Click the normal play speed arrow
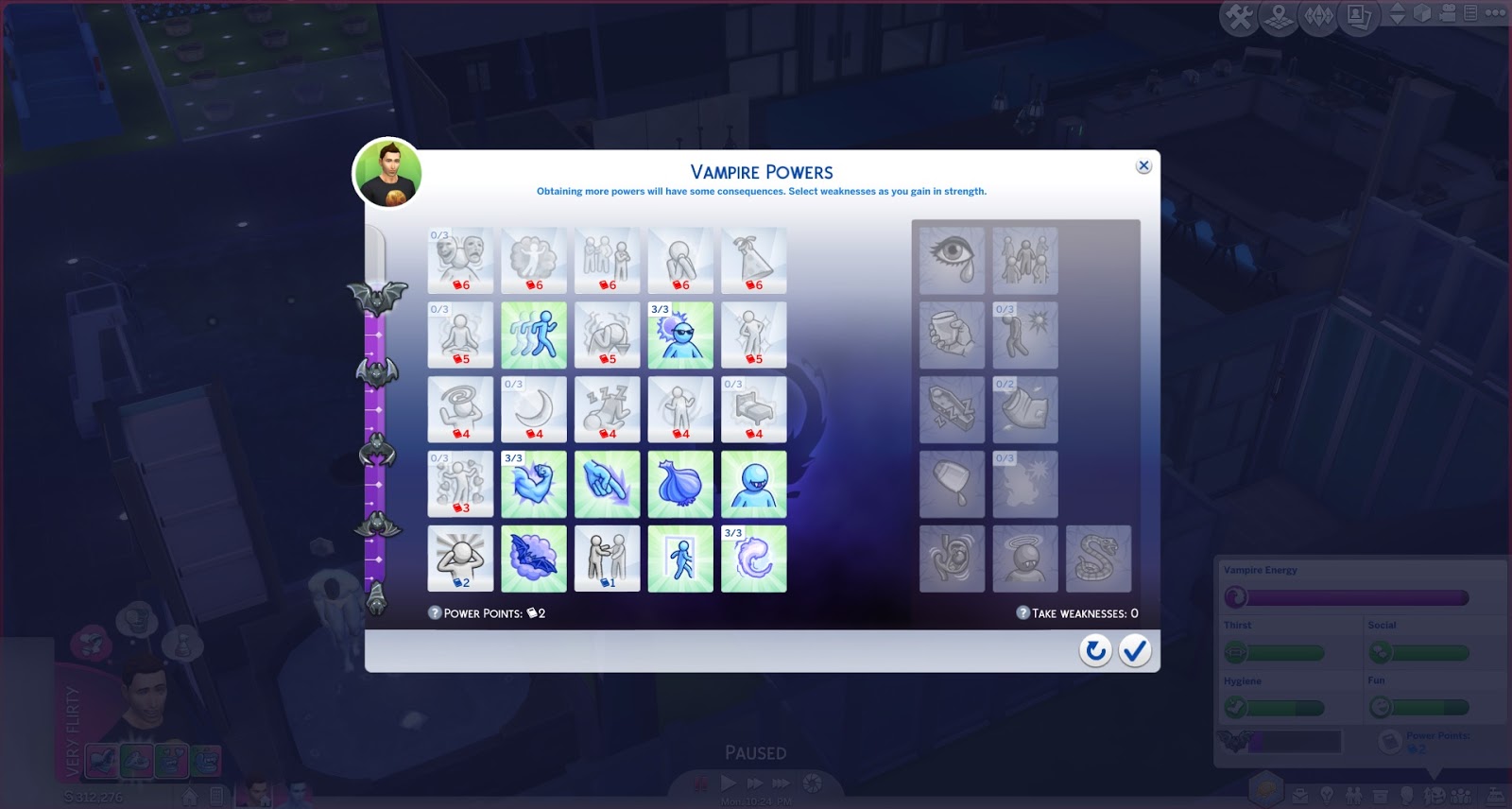The image size is (1512, 809). tap(728, 783)
